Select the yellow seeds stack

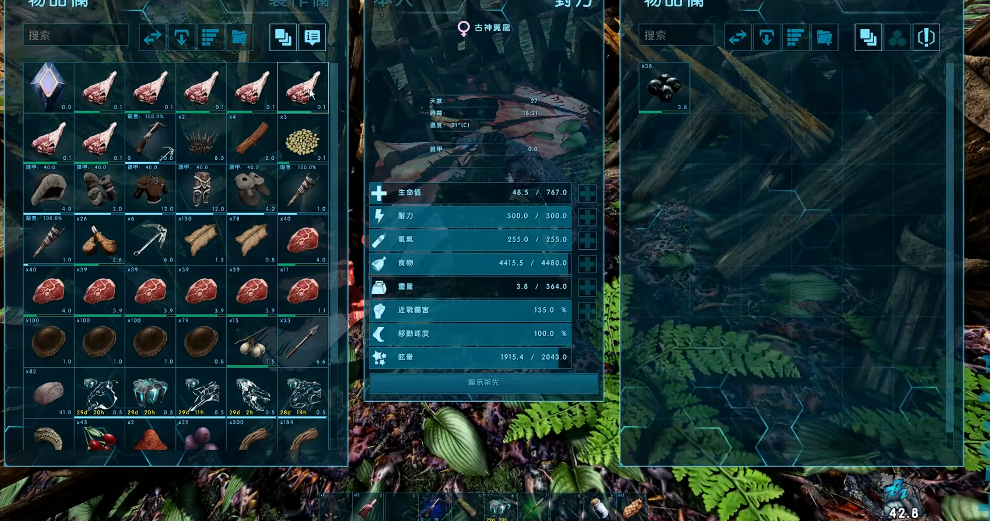302,138
